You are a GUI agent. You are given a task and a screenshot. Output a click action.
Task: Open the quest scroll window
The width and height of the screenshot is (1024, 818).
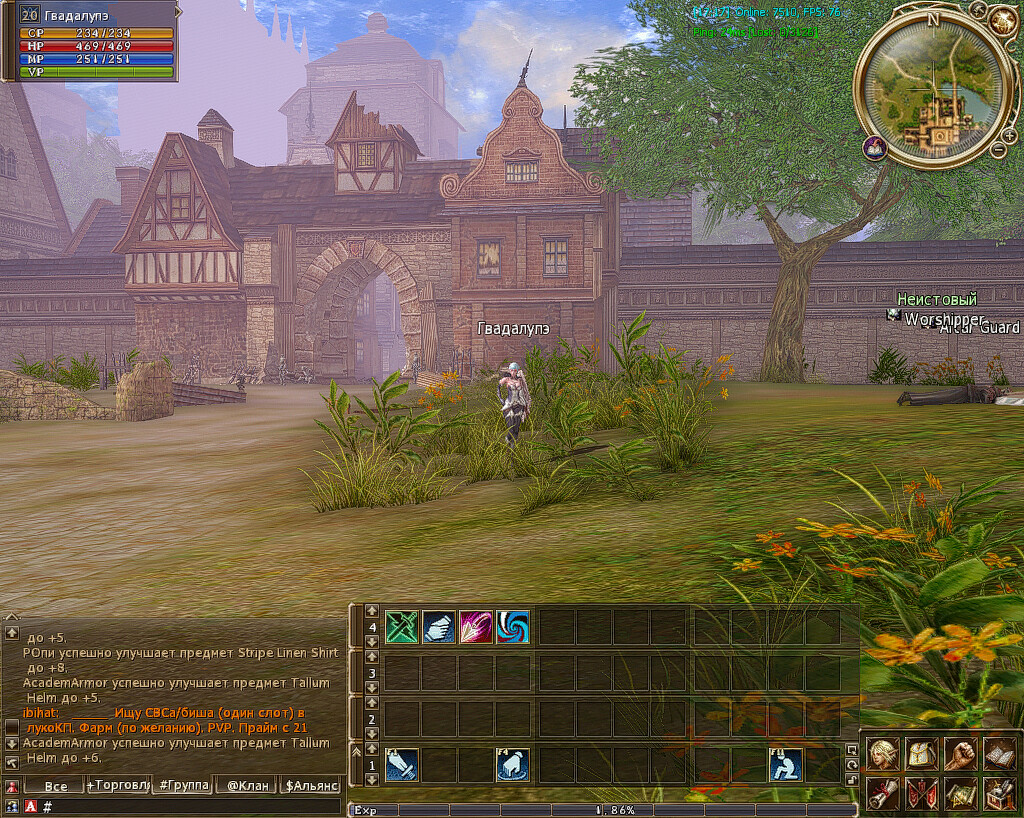click(x=883, y=794)
